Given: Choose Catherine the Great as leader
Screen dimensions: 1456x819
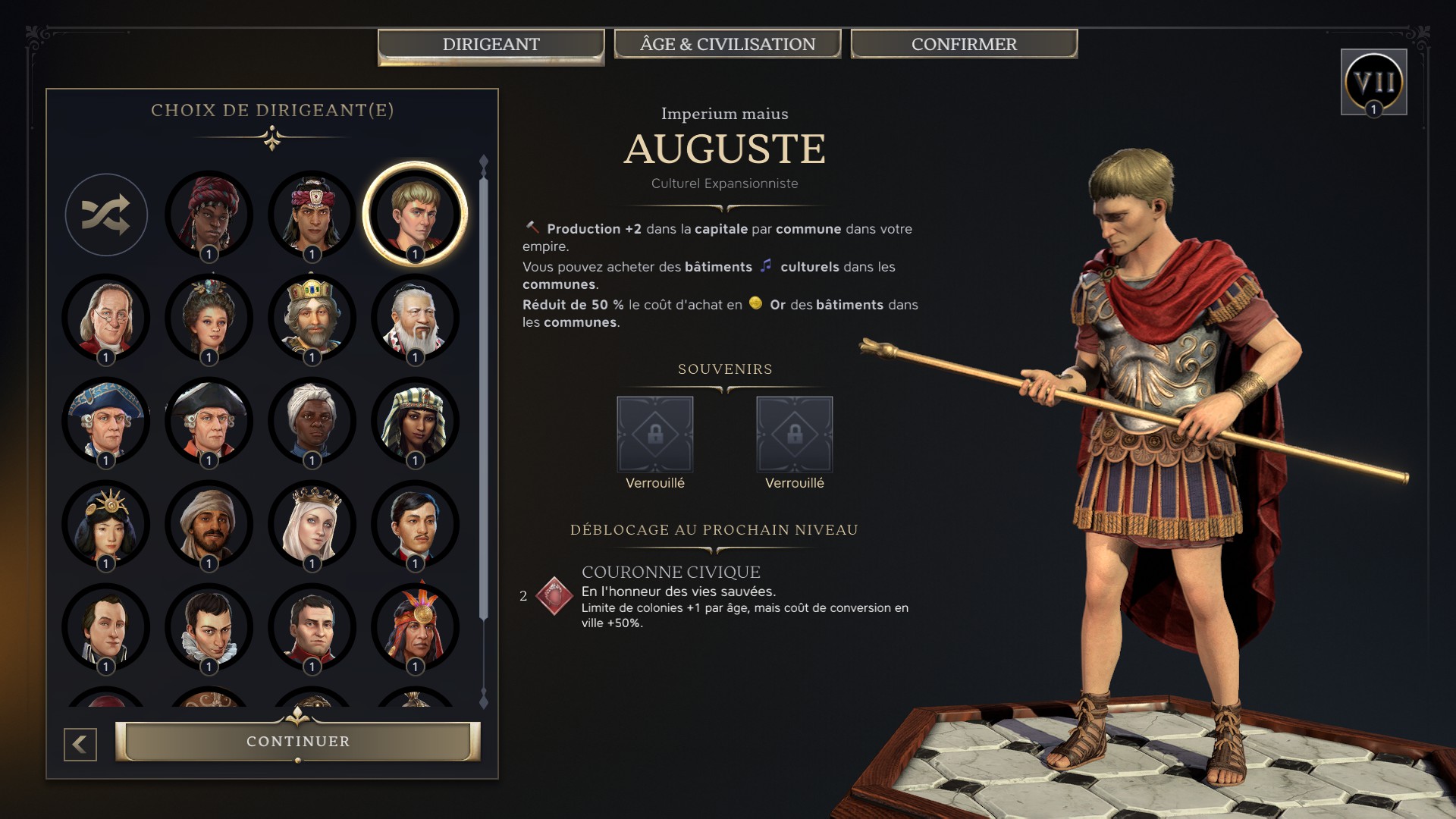Looking at the screenshot, I should pyautogui.click(x=209, y=318).
